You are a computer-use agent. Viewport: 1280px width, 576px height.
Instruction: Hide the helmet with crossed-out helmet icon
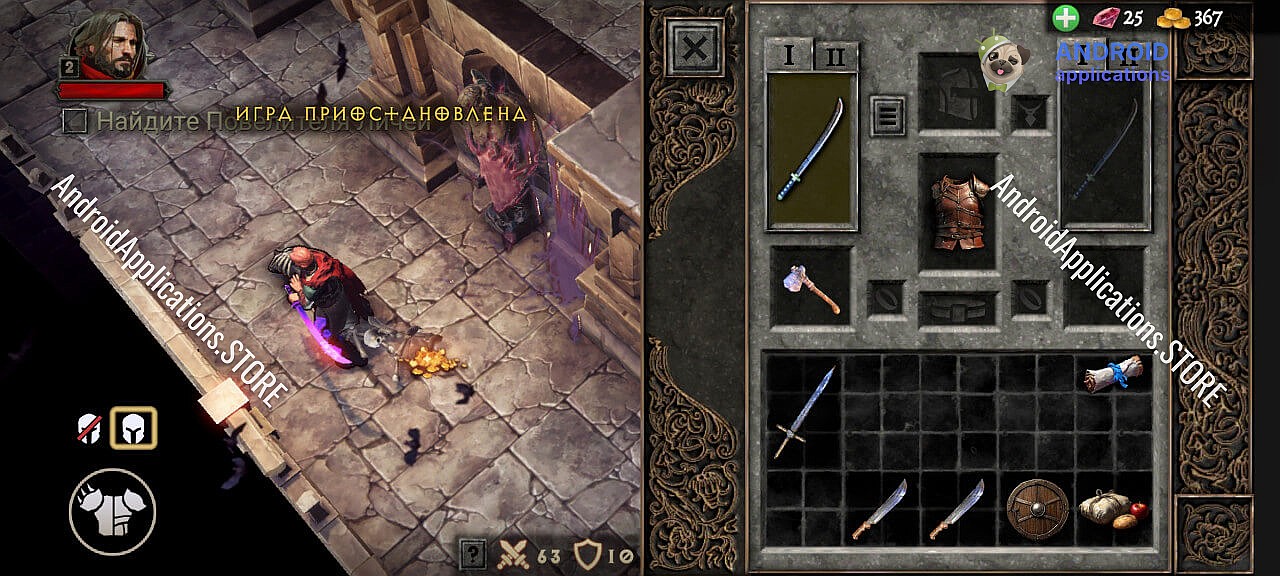pyautogui.click(x=90, y=429)
